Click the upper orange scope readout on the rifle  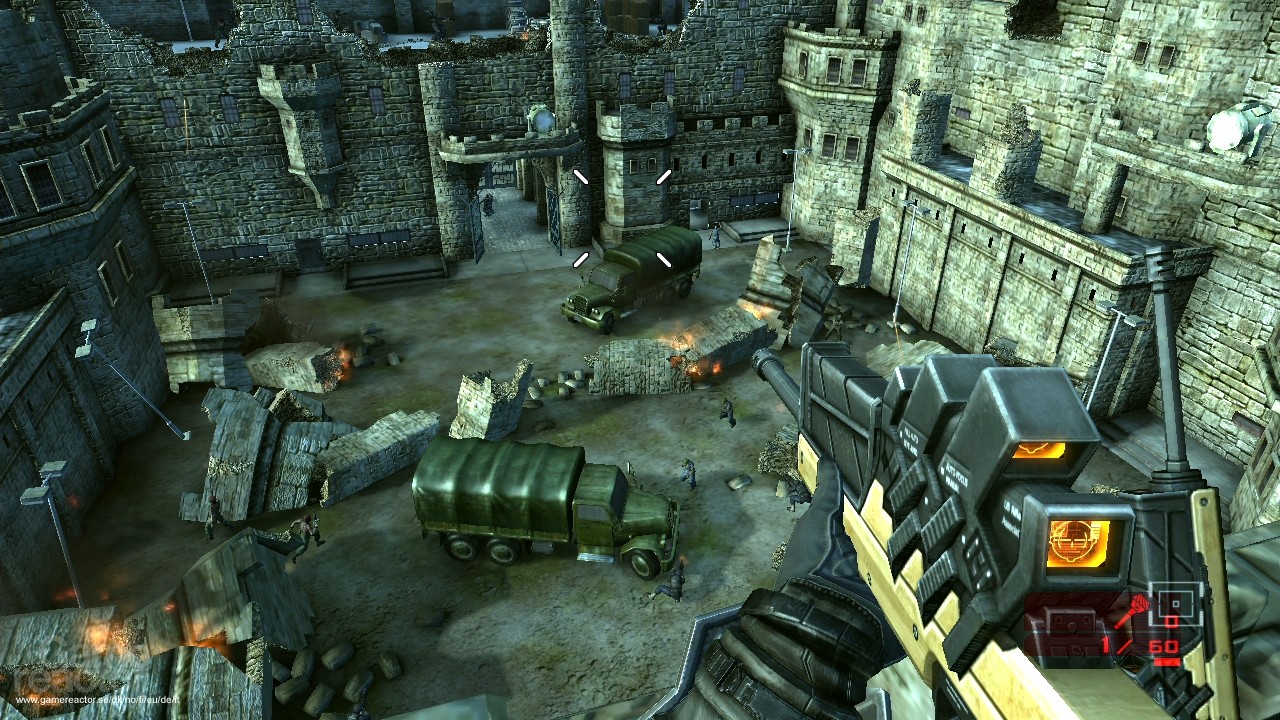point(1040,452)
